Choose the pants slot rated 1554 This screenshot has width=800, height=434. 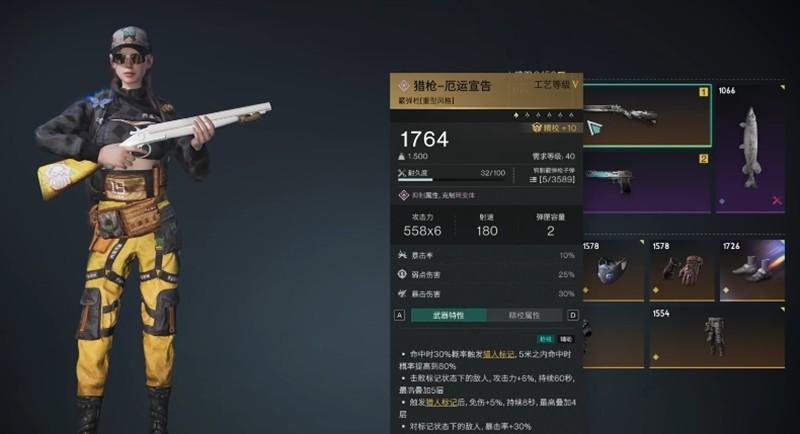click(x=714, y=338)
